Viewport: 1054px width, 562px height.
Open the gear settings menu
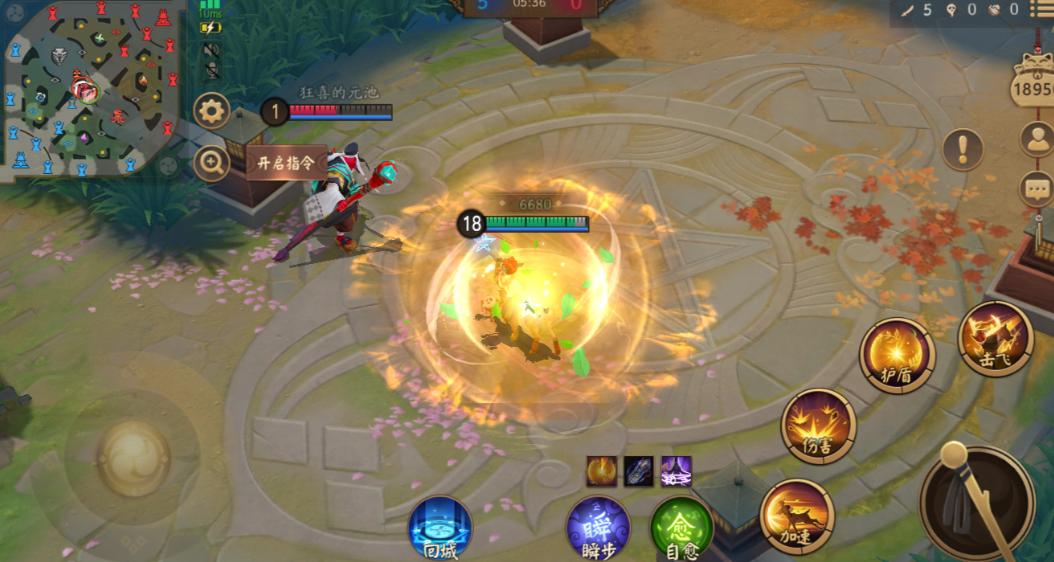(x=212, y=111)
